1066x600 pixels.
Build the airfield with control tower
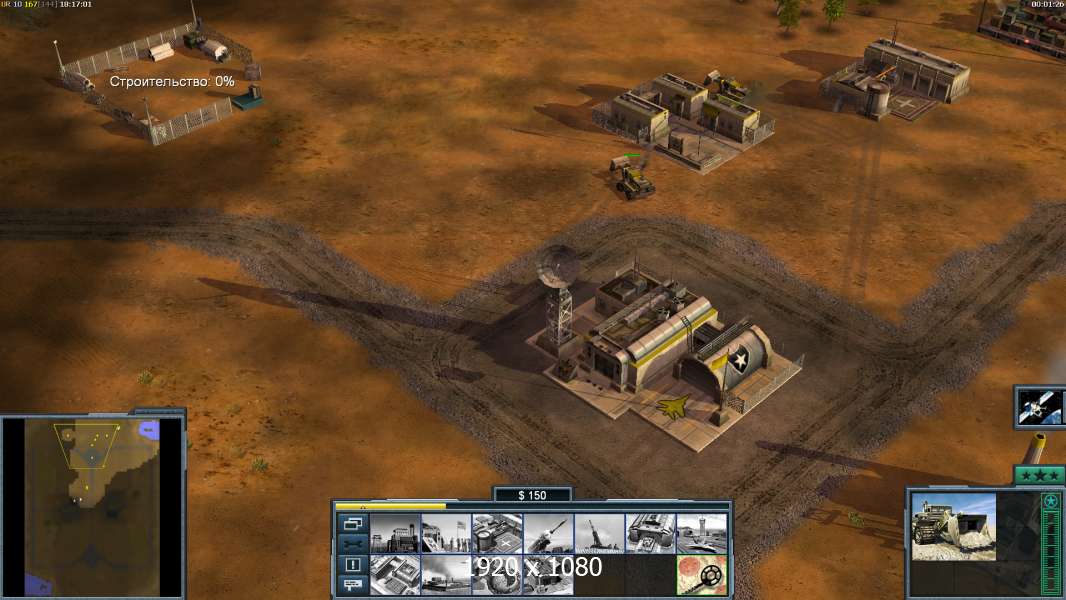[x=701, y=534]
